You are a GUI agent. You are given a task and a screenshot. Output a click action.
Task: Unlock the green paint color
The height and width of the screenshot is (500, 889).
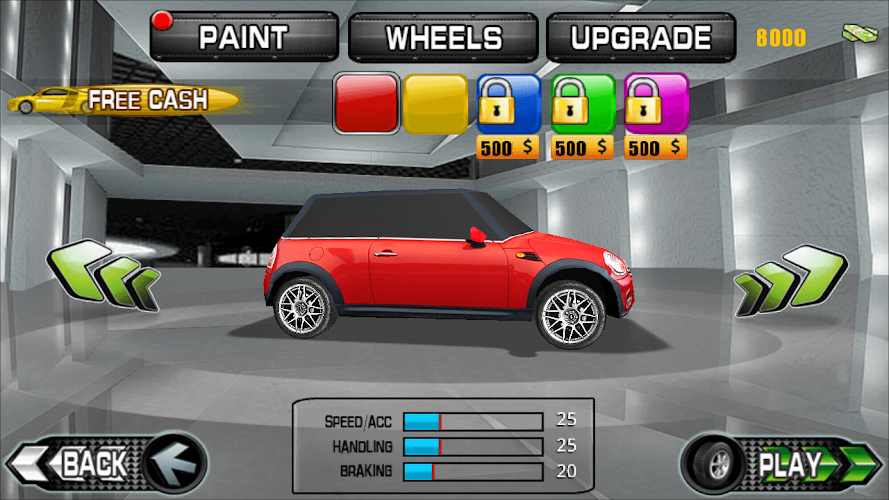click(x=583, y=105)
